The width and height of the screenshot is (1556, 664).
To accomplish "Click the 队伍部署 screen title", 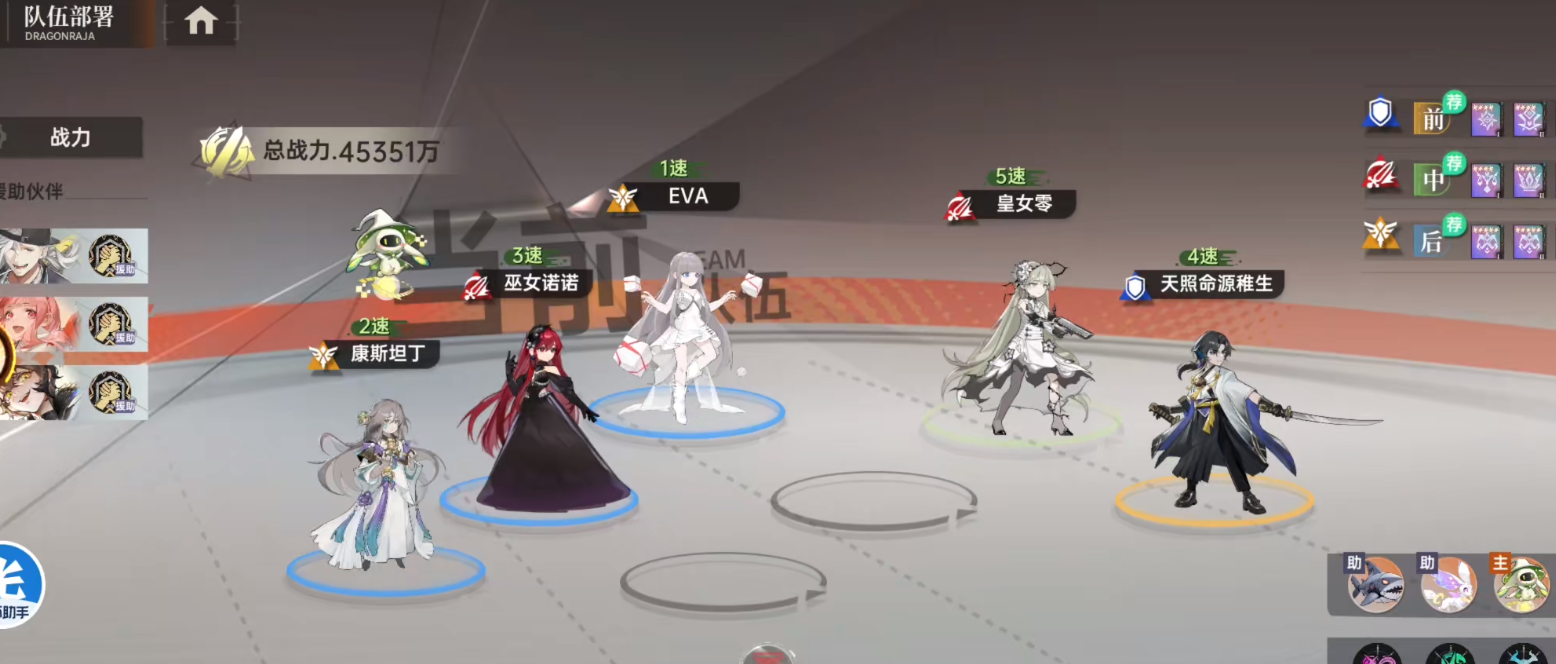I will (69, 19).
